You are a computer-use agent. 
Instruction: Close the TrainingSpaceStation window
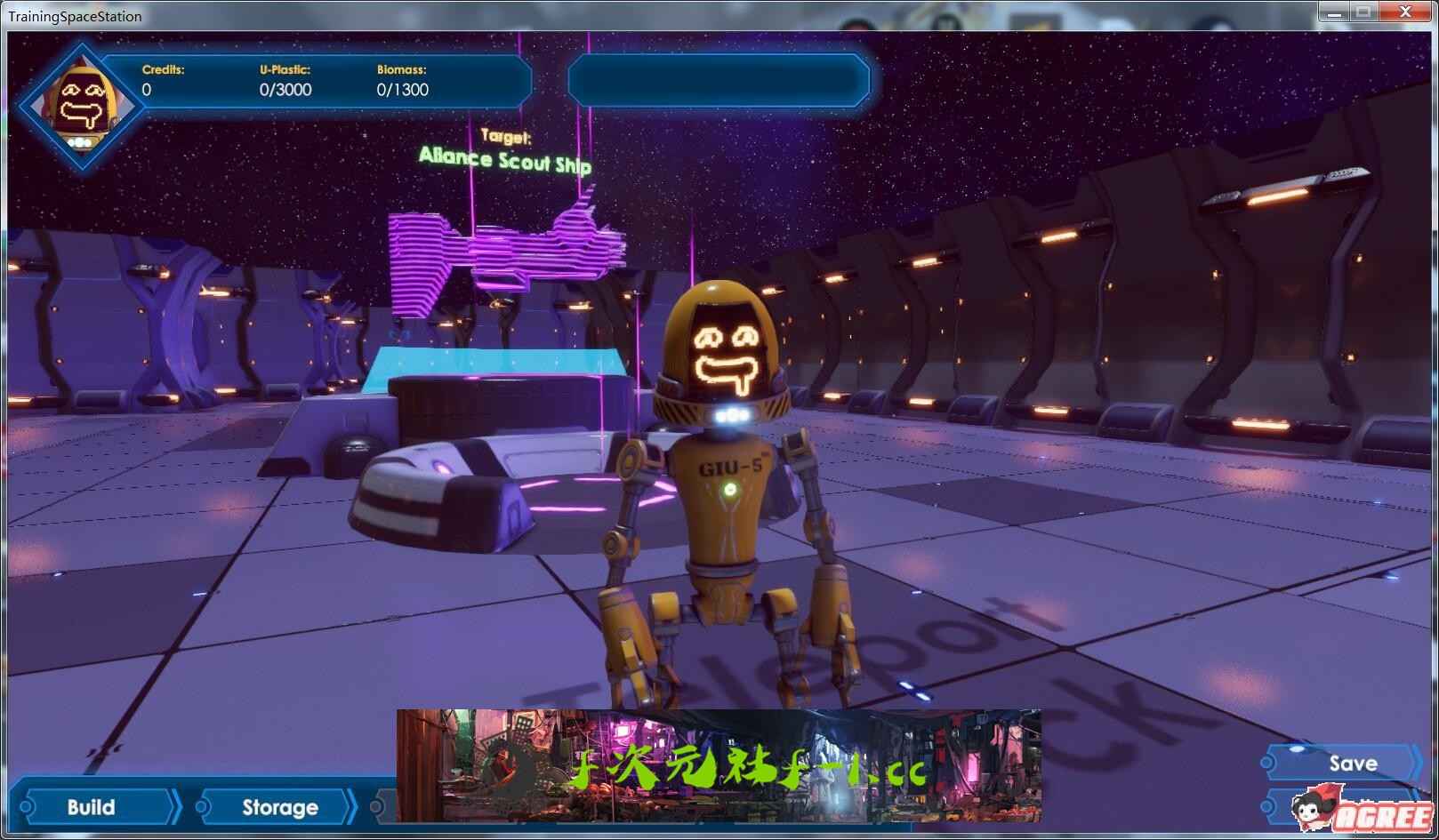coord(1407,12)
